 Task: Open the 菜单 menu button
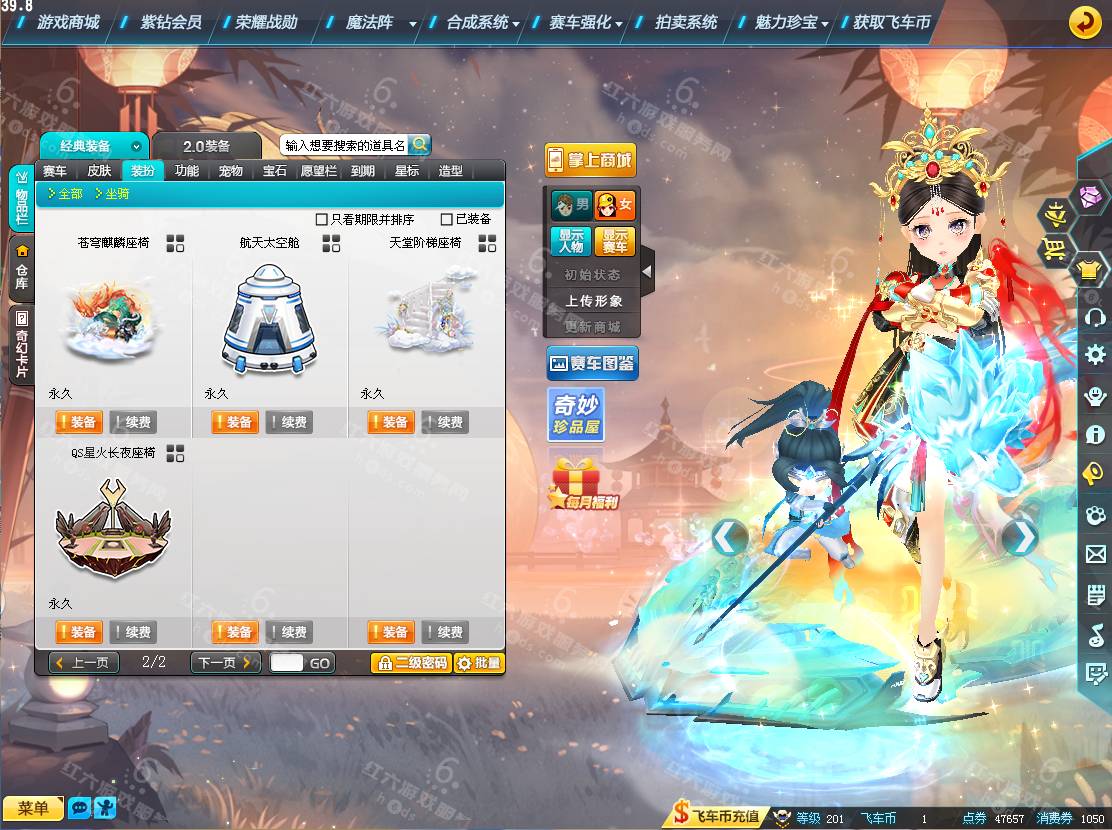tap(33, 808)
